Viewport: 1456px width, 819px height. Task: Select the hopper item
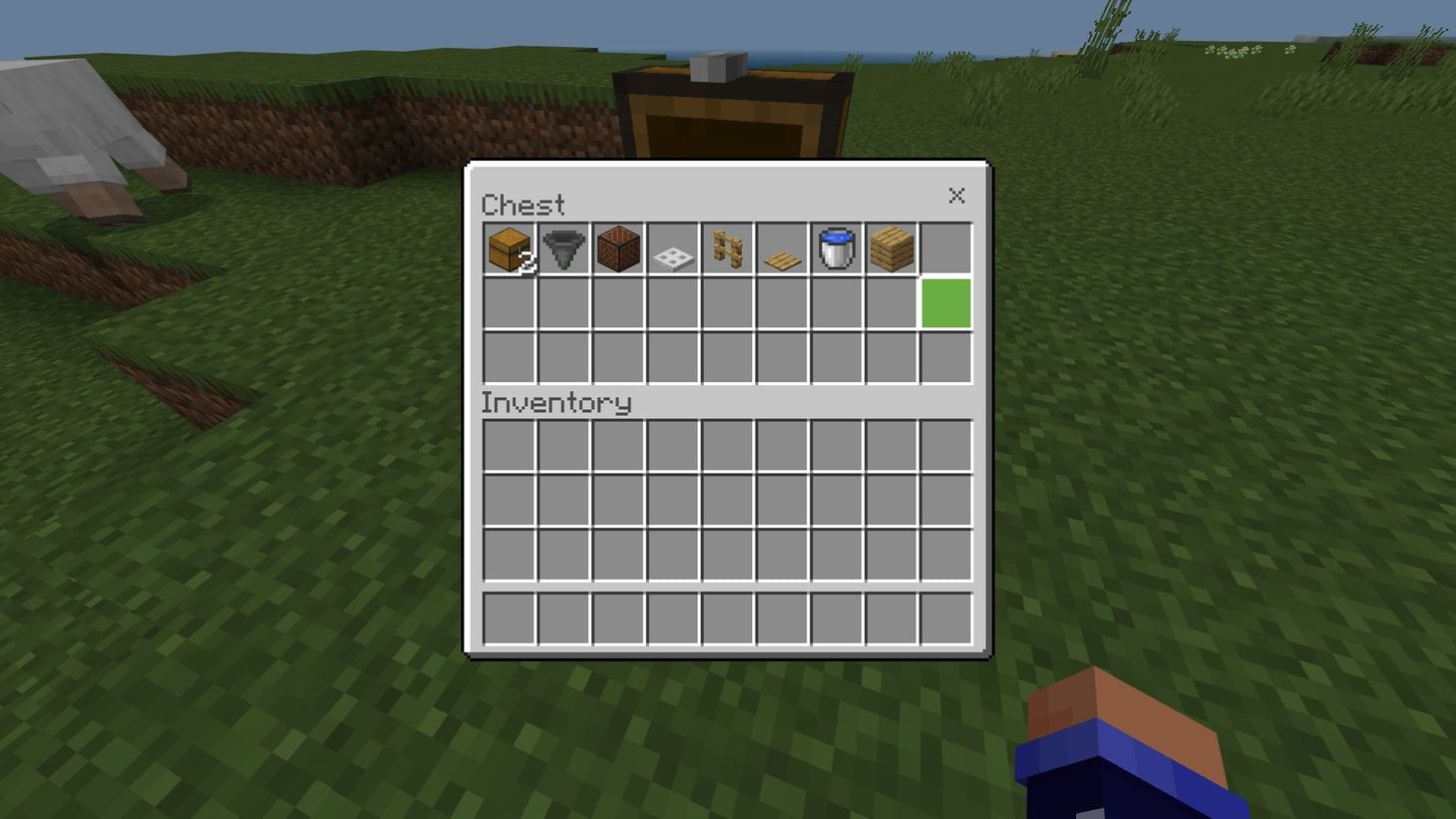pos(562,249)
